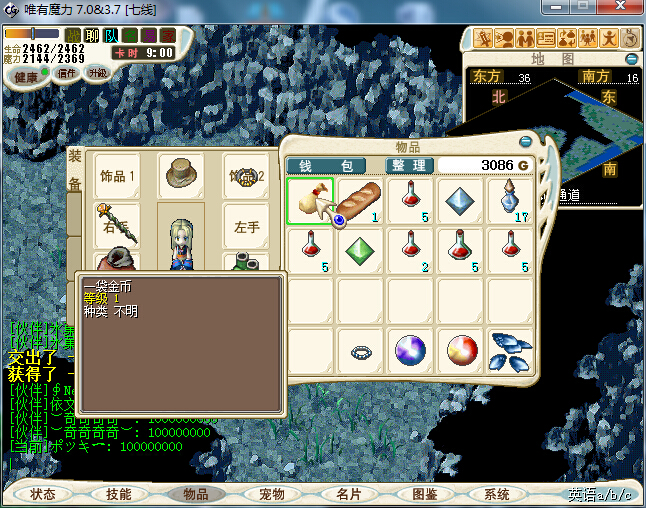Screen dimensions: 646x508
Task: Click the 整理 sort button
Action: (409, 165)
